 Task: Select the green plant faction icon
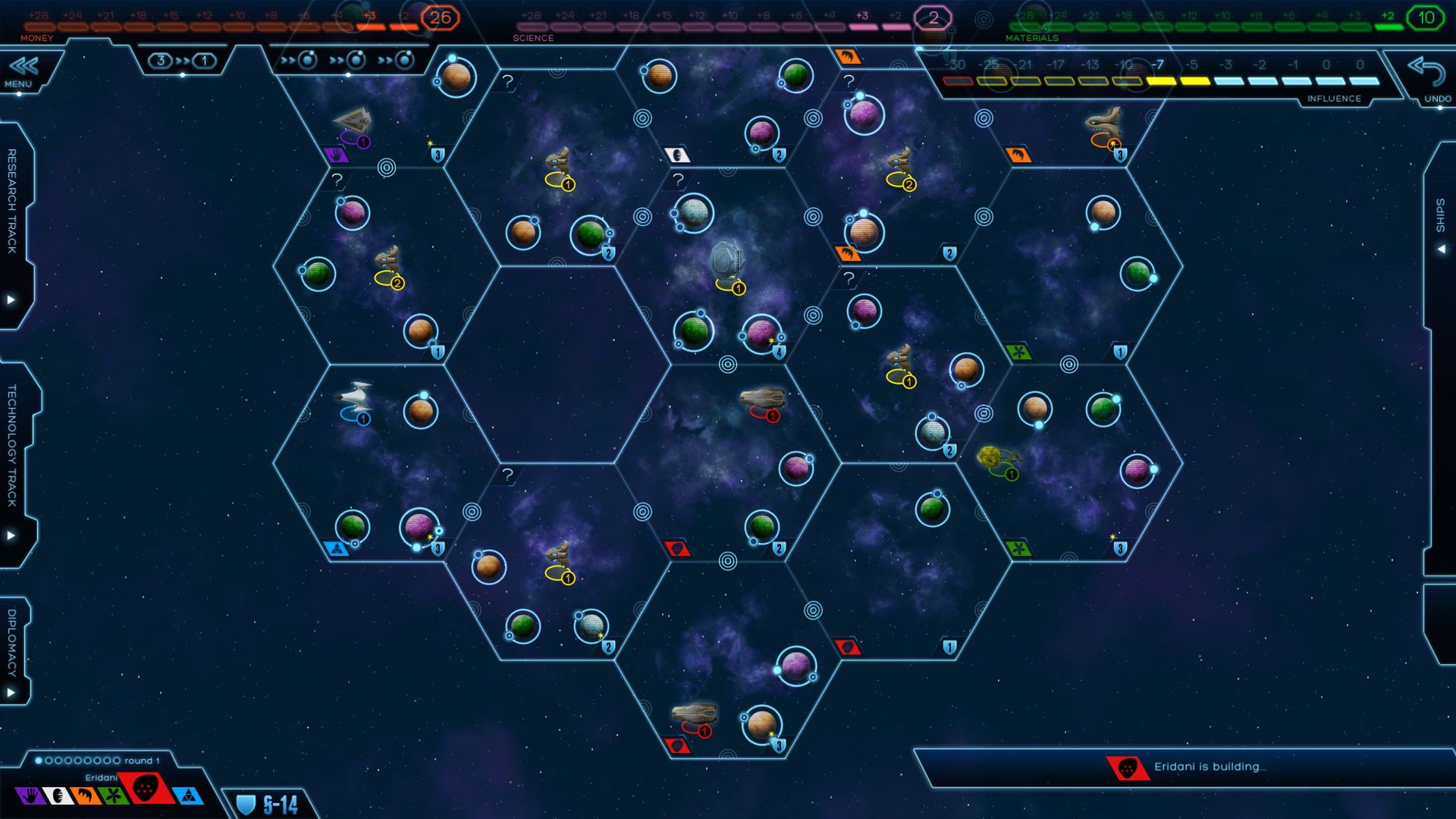tap(112, 795)
